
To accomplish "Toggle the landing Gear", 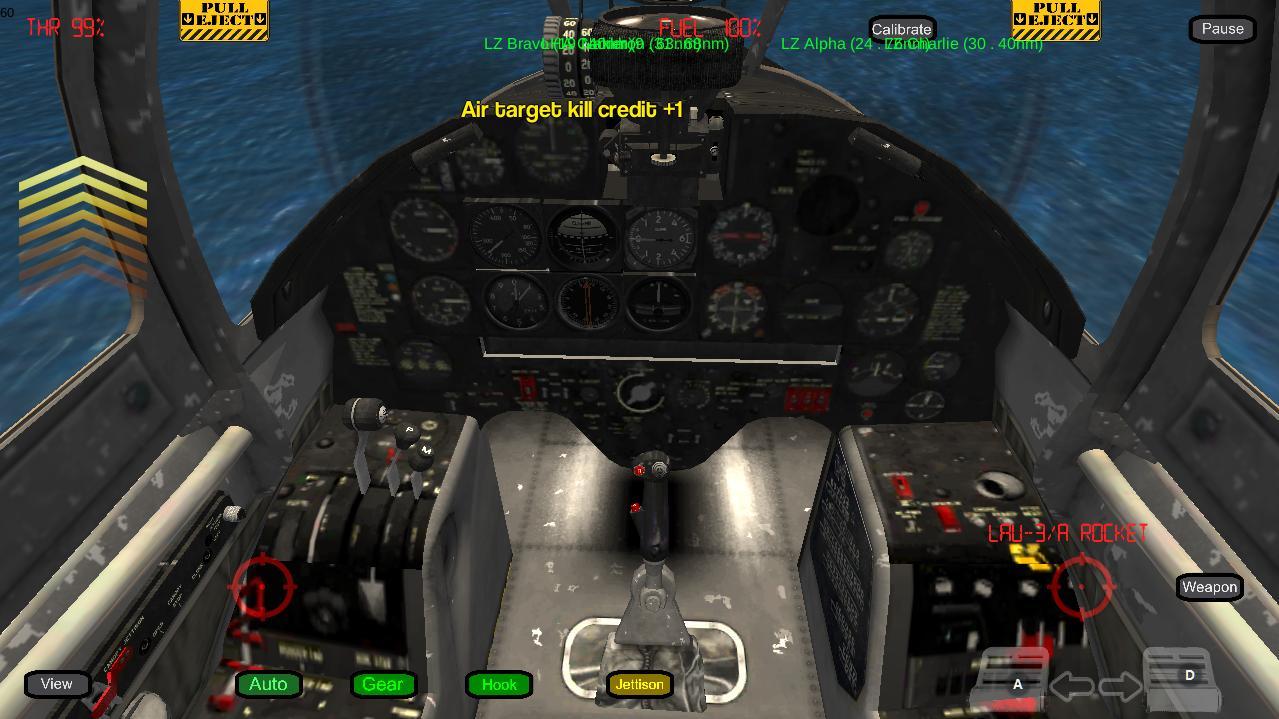I will (383, 684).
